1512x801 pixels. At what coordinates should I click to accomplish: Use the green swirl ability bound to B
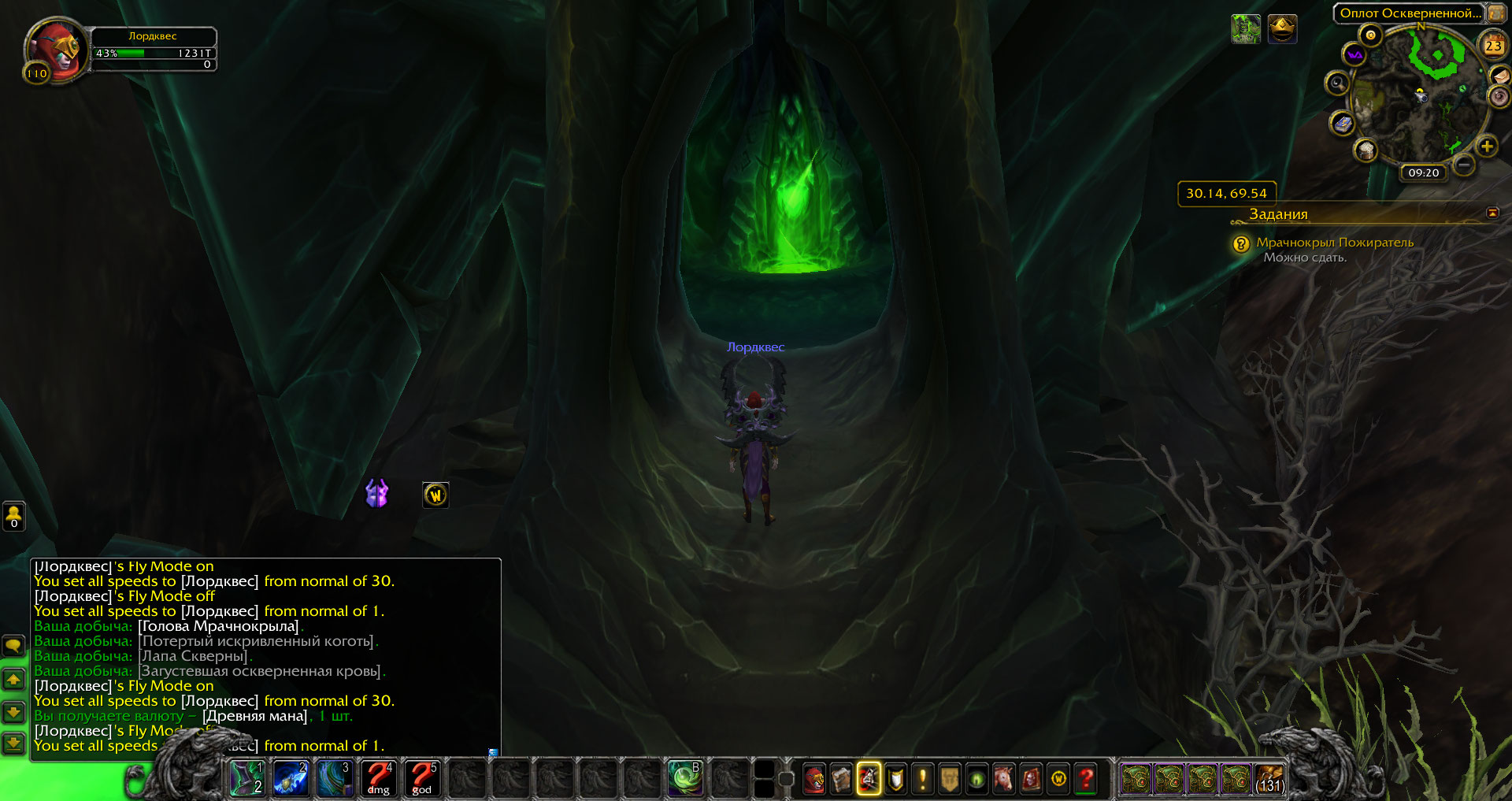coord(684,778)
